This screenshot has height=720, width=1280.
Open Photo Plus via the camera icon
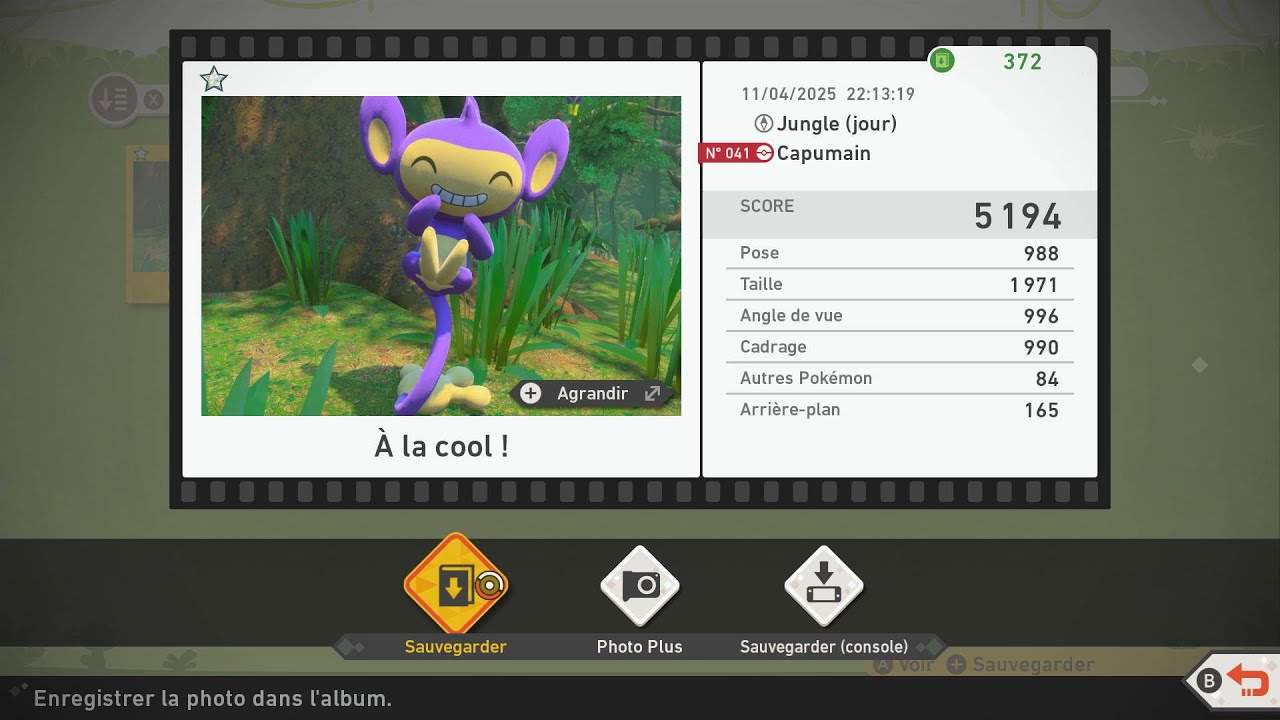pyautogui.click(x=639, y=585)
